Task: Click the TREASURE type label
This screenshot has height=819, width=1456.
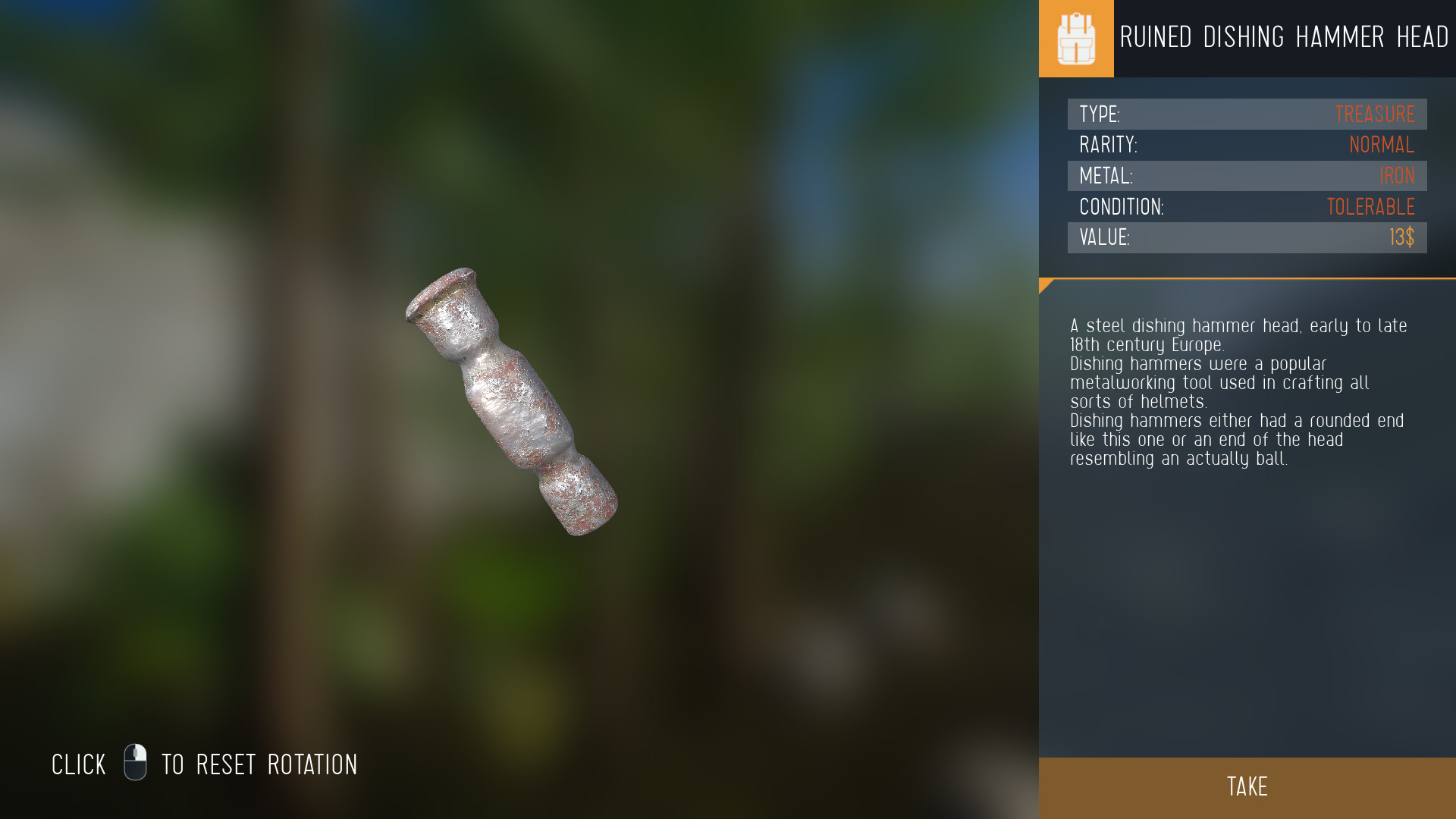Action: [x=1375, y=114]
